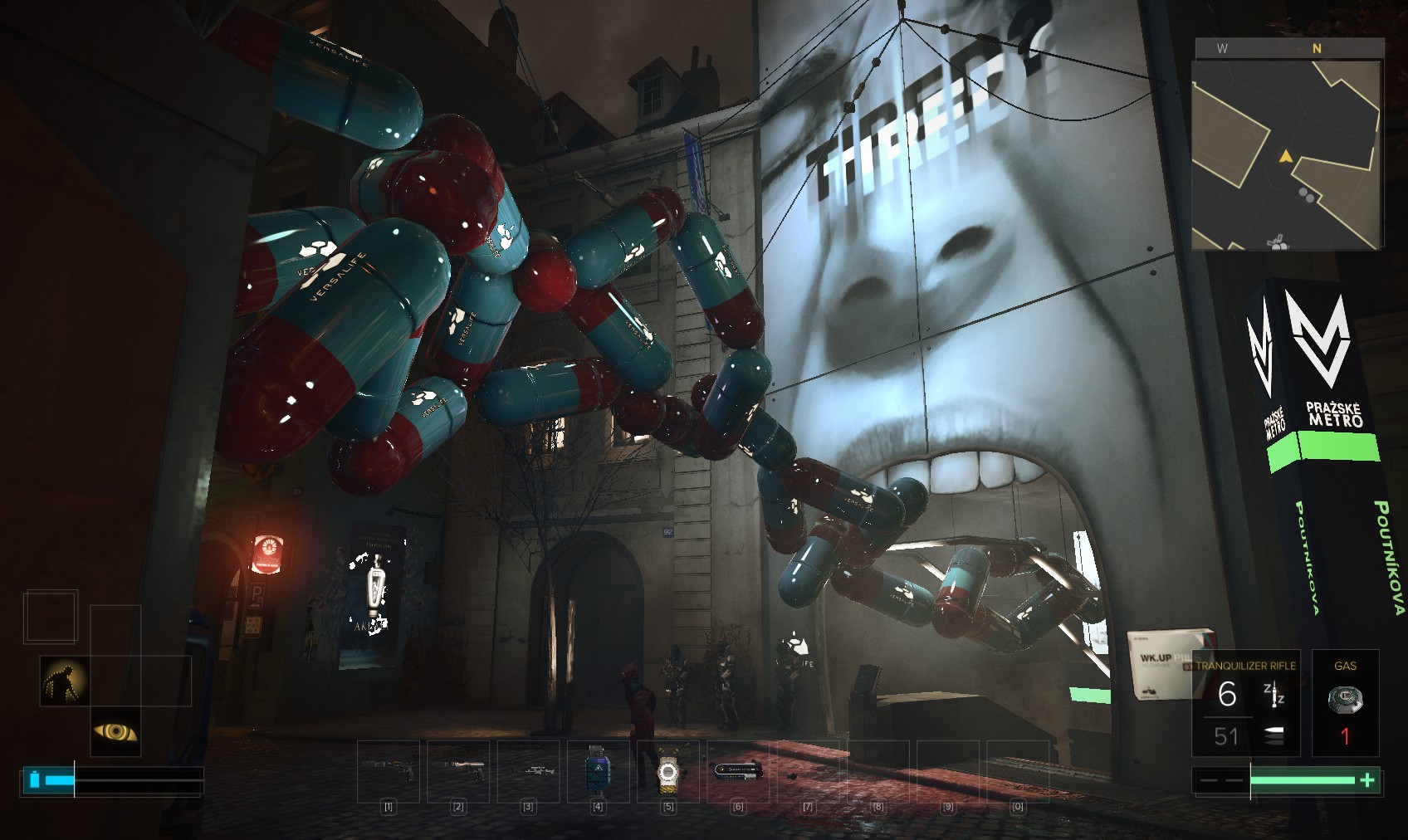Viewport: 1408px width, 840px height.
Task: Choose the silenced pistol in slot 2
Action: tap(458, 771)
